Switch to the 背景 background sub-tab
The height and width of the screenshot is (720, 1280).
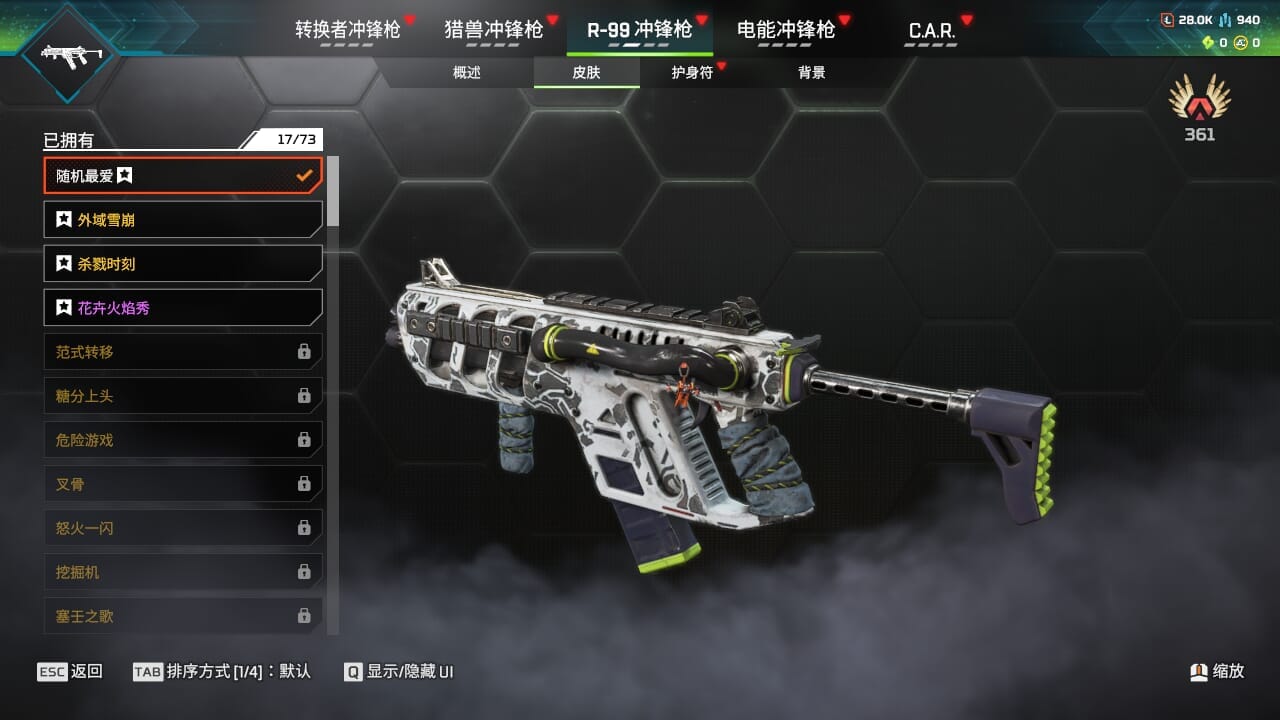tap(811, 72)
